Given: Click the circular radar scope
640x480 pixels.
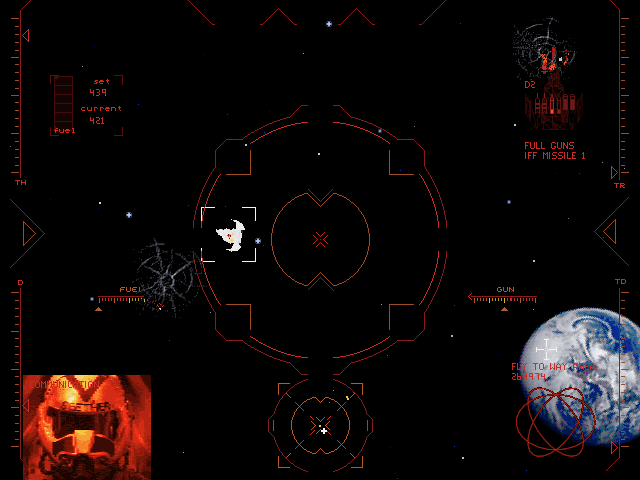Looking at the screenshot, I should 321,426.
